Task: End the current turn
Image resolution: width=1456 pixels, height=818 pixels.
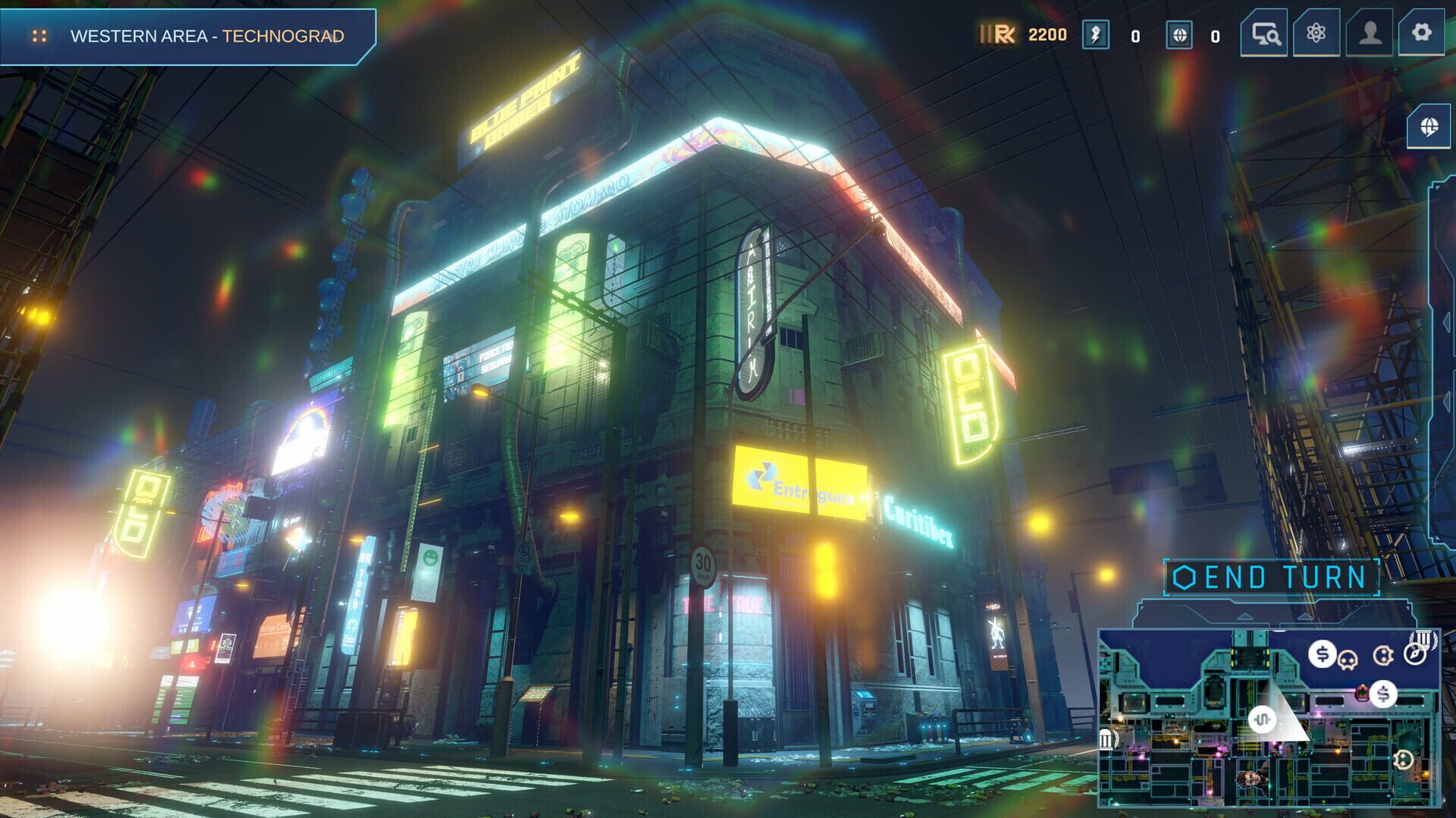Action: point(1272,578)
